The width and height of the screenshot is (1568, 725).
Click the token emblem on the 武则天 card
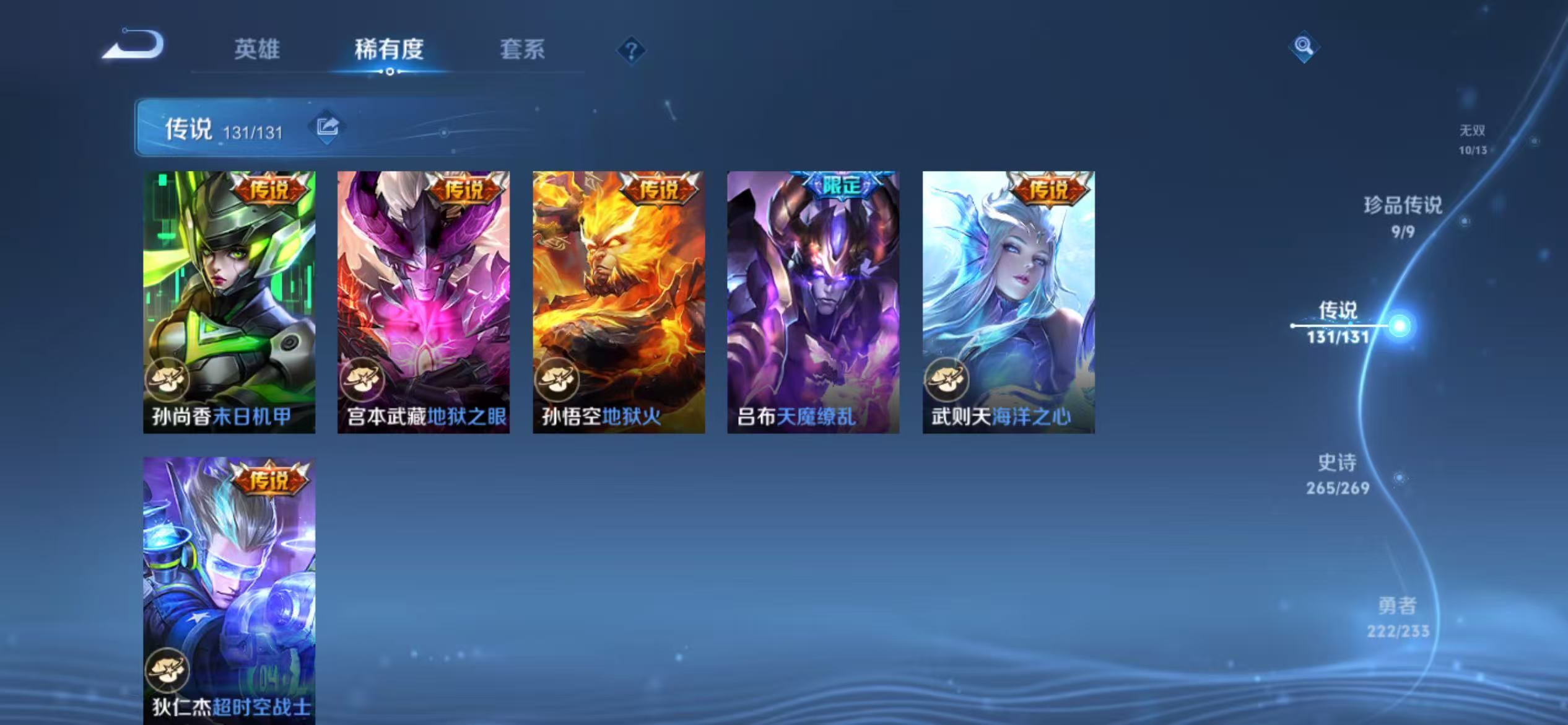coord(946,380)
